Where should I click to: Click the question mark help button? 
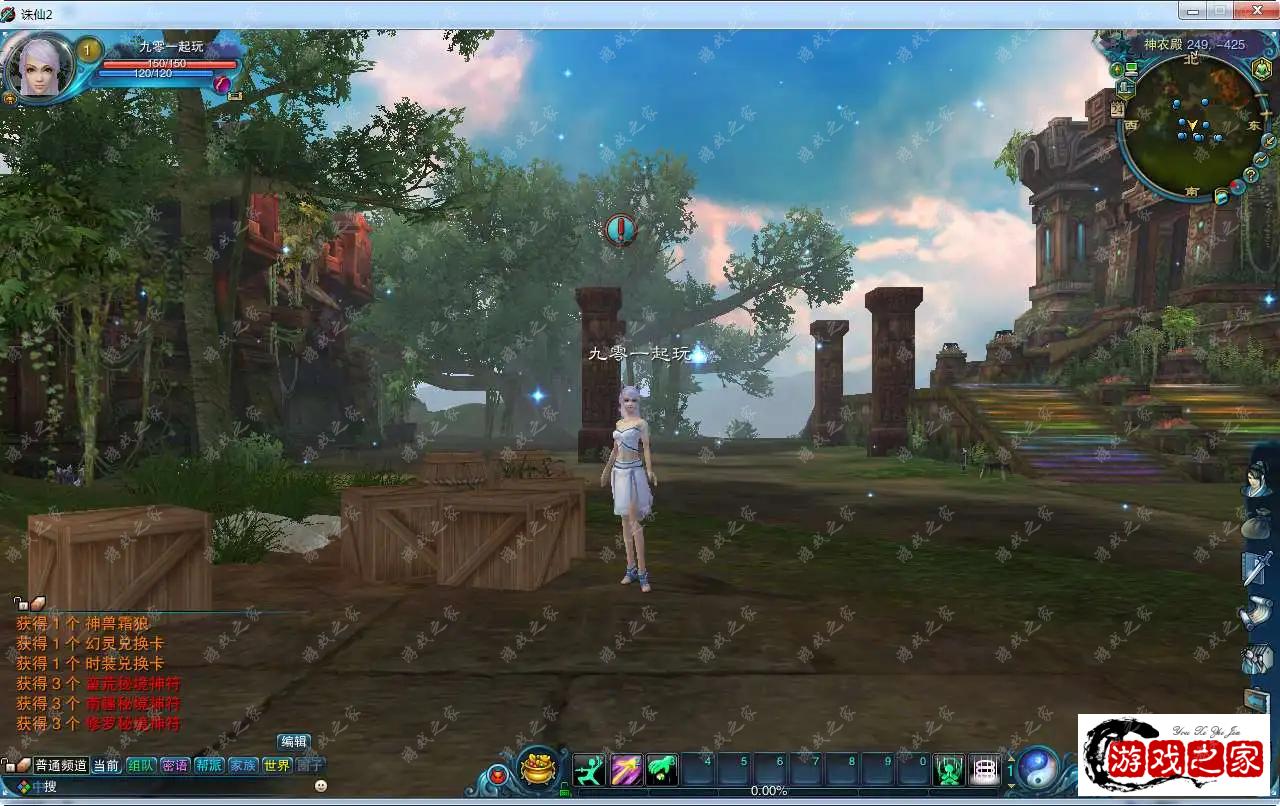1250,175
